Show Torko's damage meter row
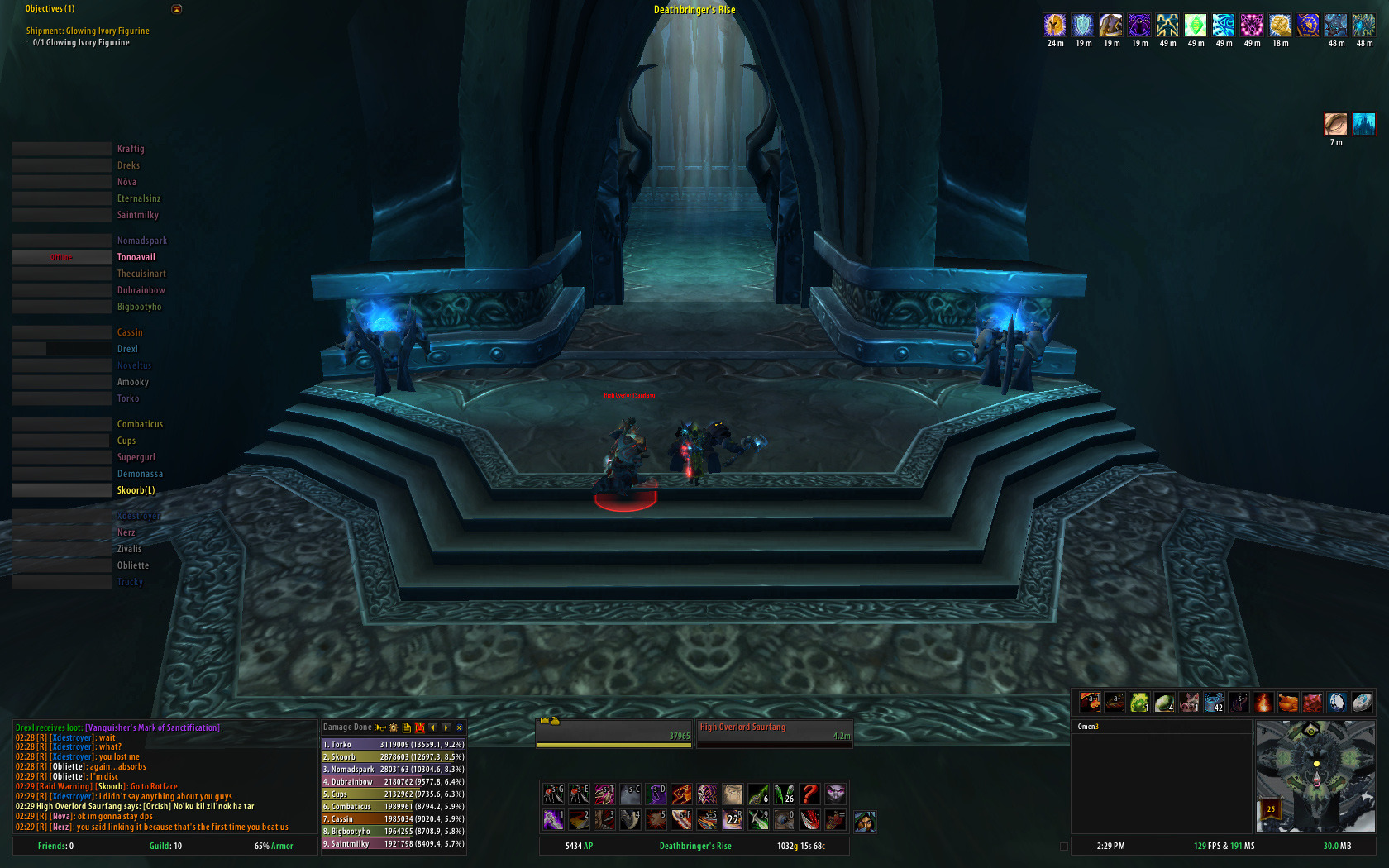Image resolution: width=1389 pixels, height=868 pixels. (393, 744)
